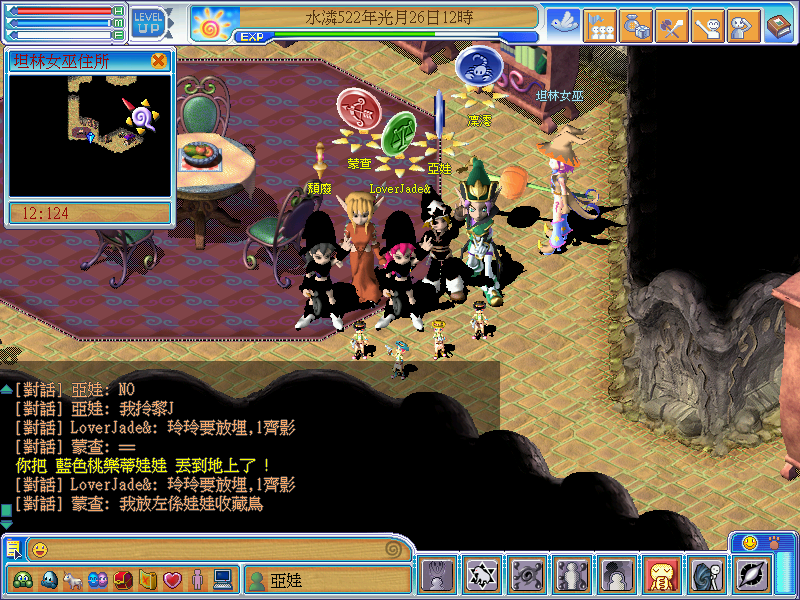The image size is (800, 600).
Task: Select the waving figure icon
Action: click(707, 26)
